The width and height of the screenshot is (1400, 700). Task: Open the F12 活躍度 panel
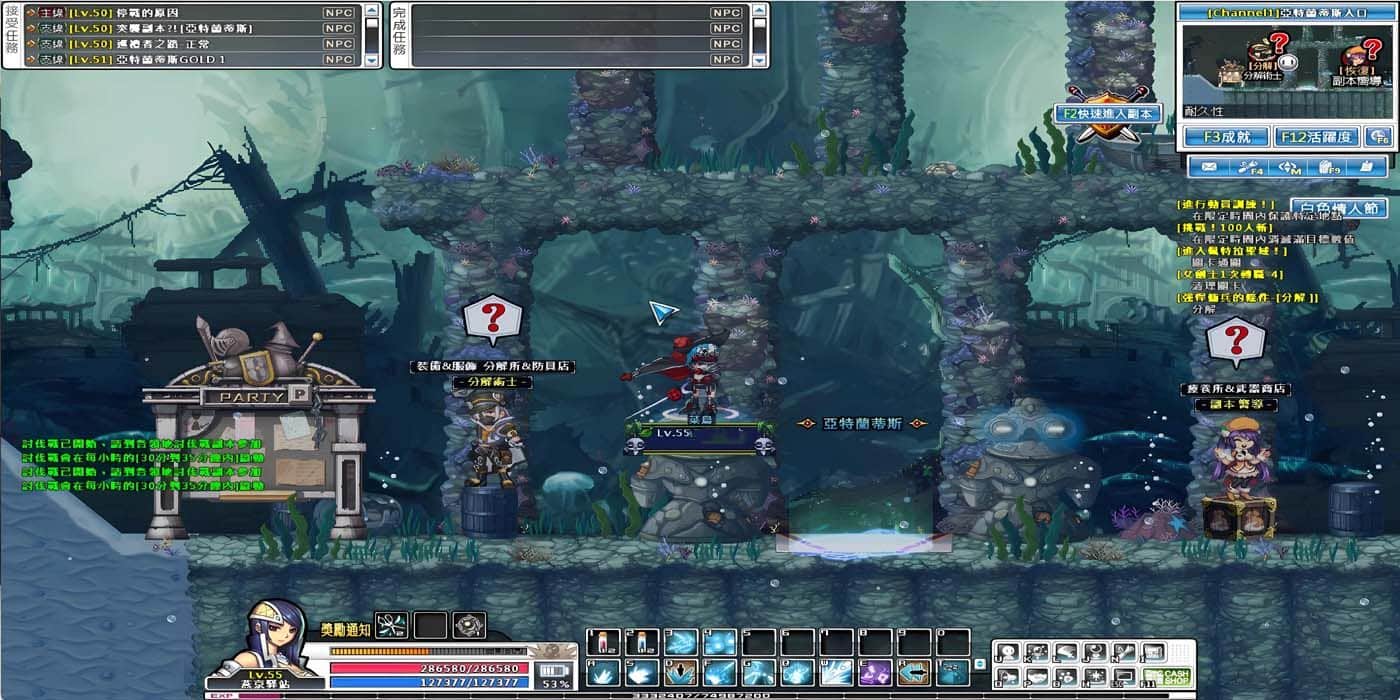1315,137
